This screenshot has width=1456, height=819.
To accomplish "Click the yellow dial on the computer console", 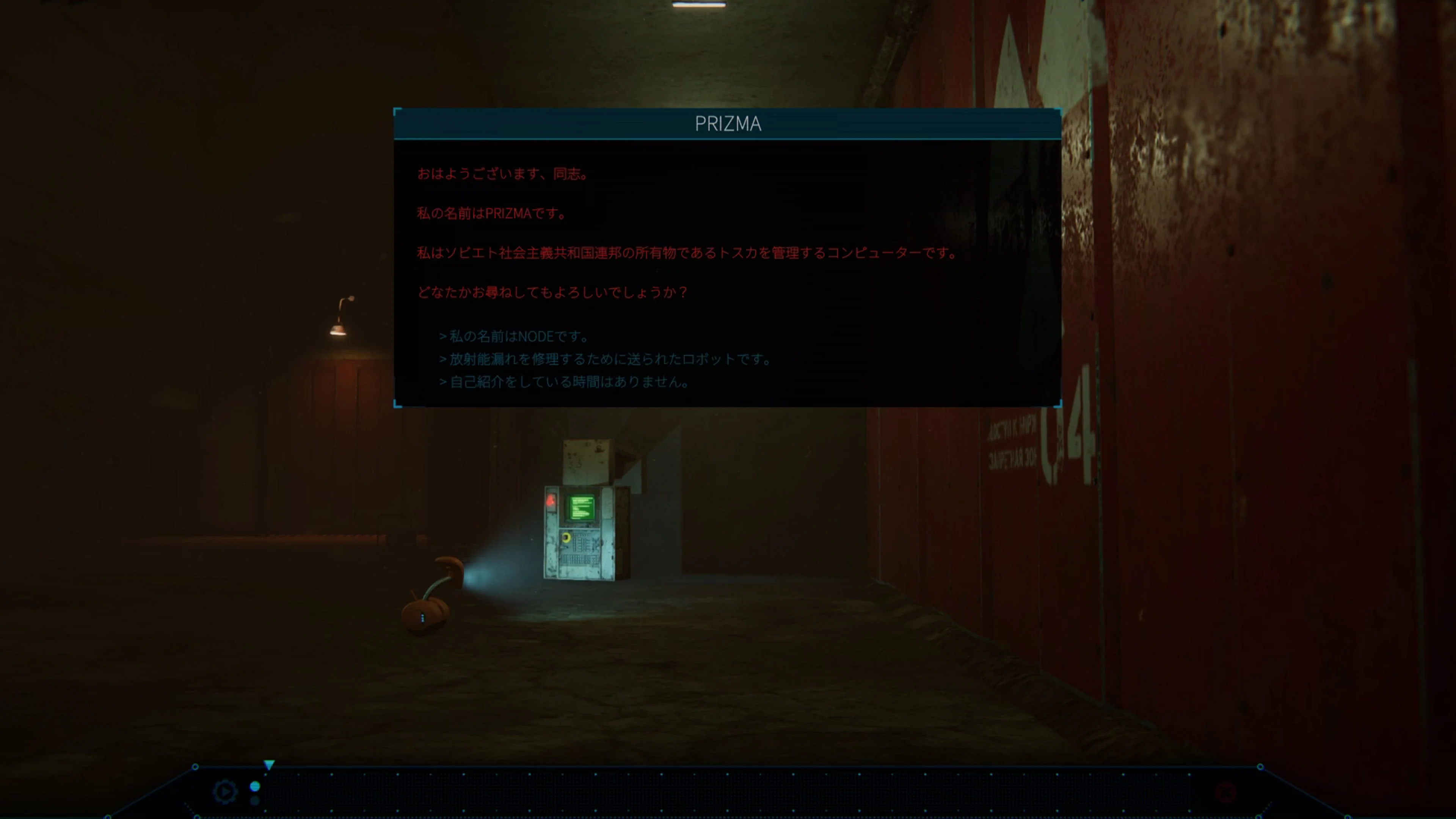I will pos(566,538).
